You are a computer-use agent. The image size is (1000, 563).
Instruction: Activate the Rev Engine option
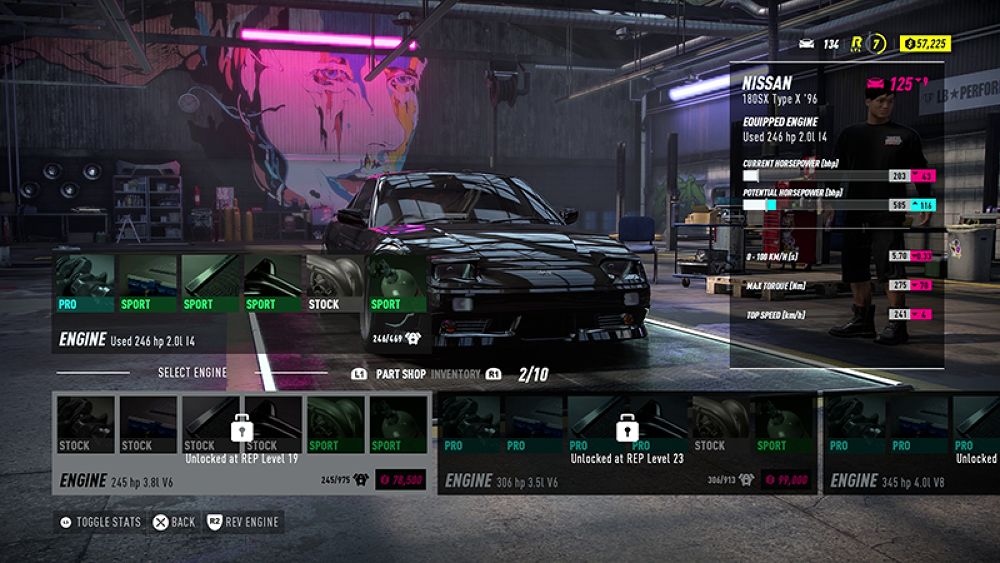(x=242, y=522)
